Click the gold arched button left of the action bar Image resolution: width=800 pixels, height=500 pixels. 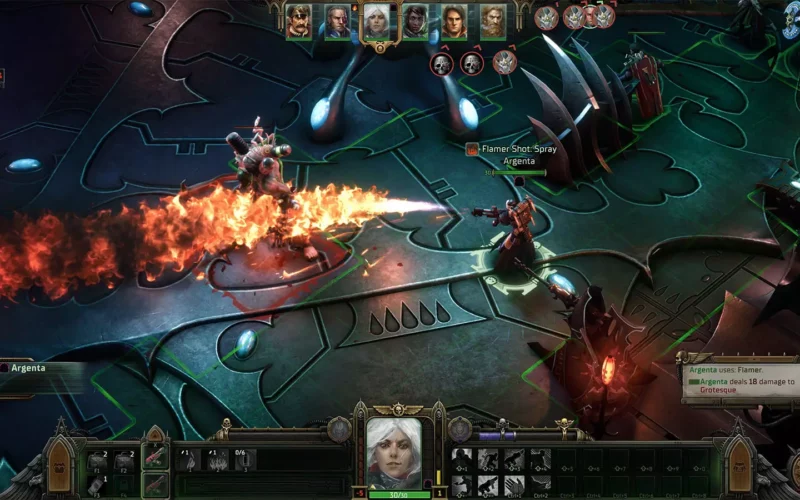(x=60, y=465)
